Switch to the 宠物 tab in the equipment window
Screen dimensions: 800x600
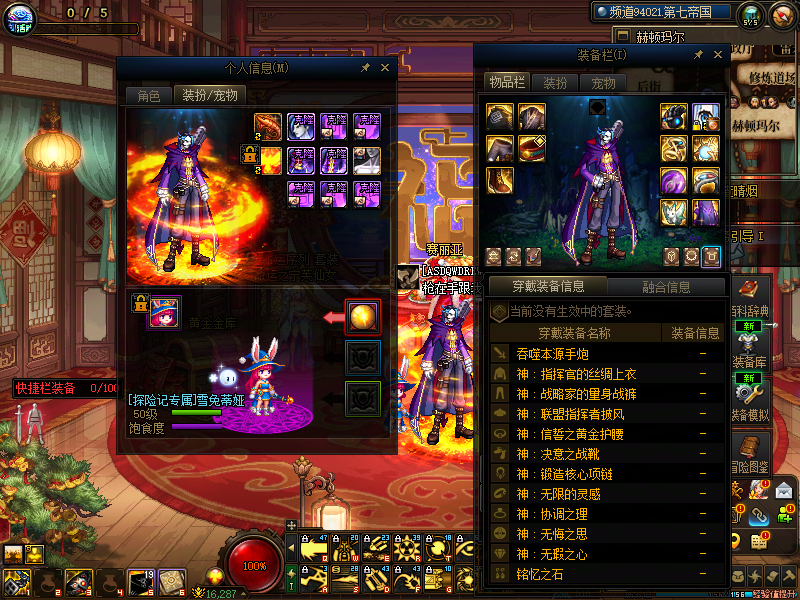click(x=603, y=83)
